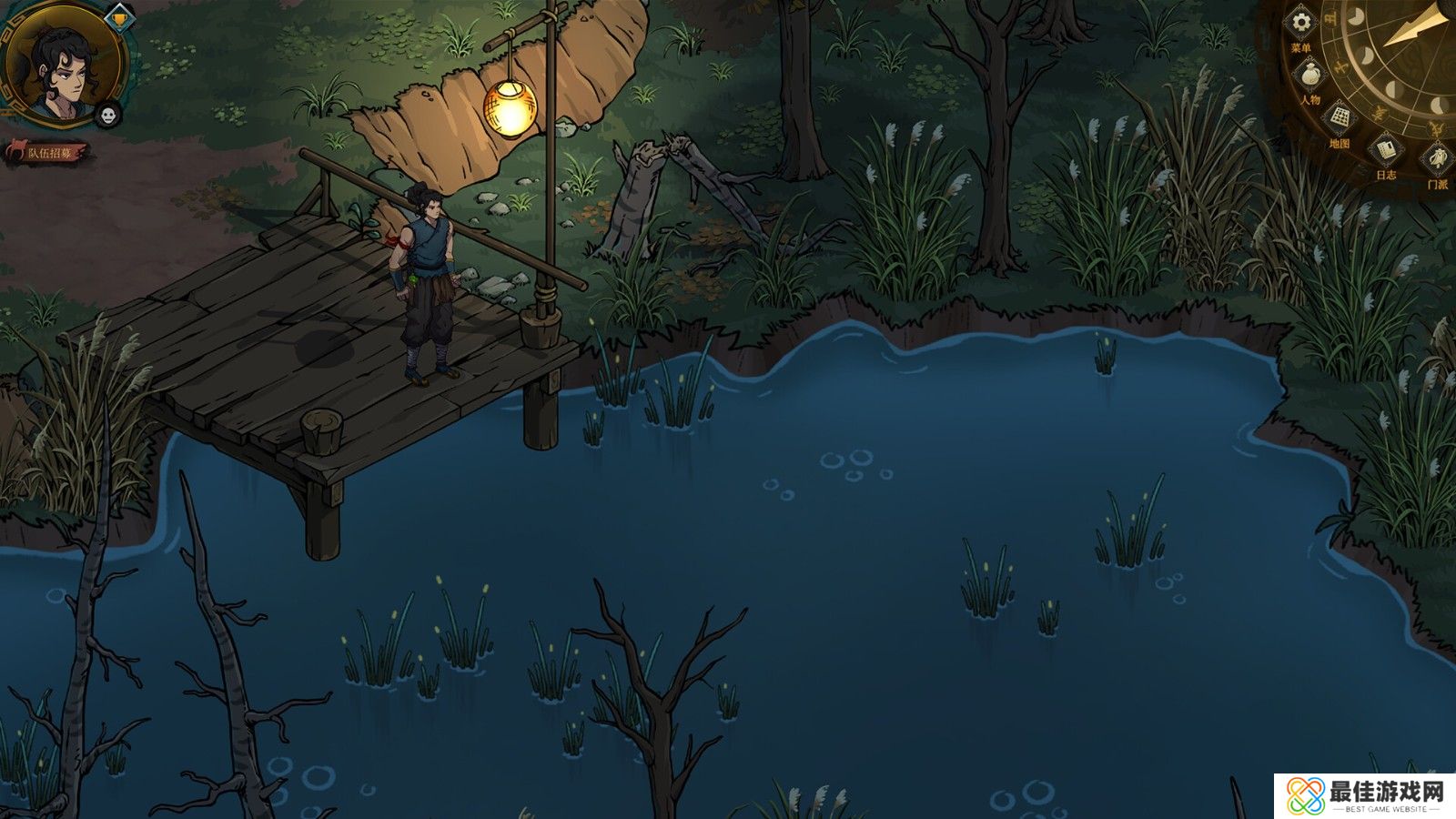Screen dimensions: 1456x819
Task: Open the 菜单 gear menu
Action: 1302,22
